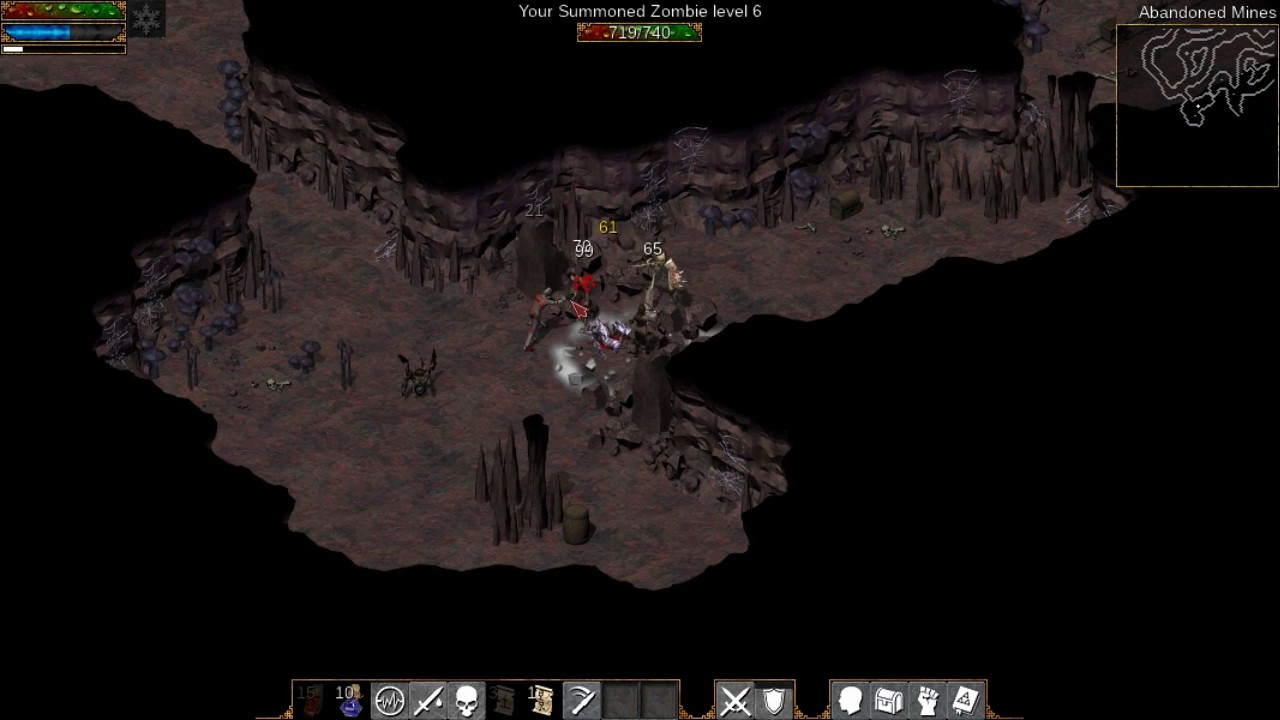Open the journal book
This screenshot has height=720, width=1280.
click(966, 700)
